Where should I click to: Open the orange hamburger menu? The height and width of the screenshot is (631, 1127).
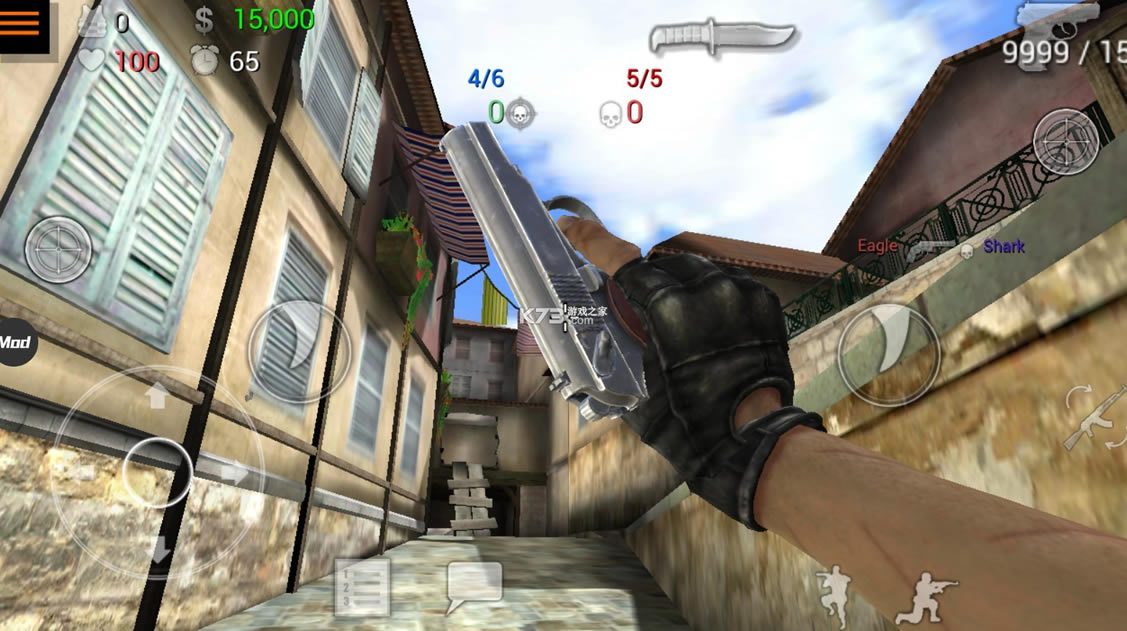click(21, 24)
